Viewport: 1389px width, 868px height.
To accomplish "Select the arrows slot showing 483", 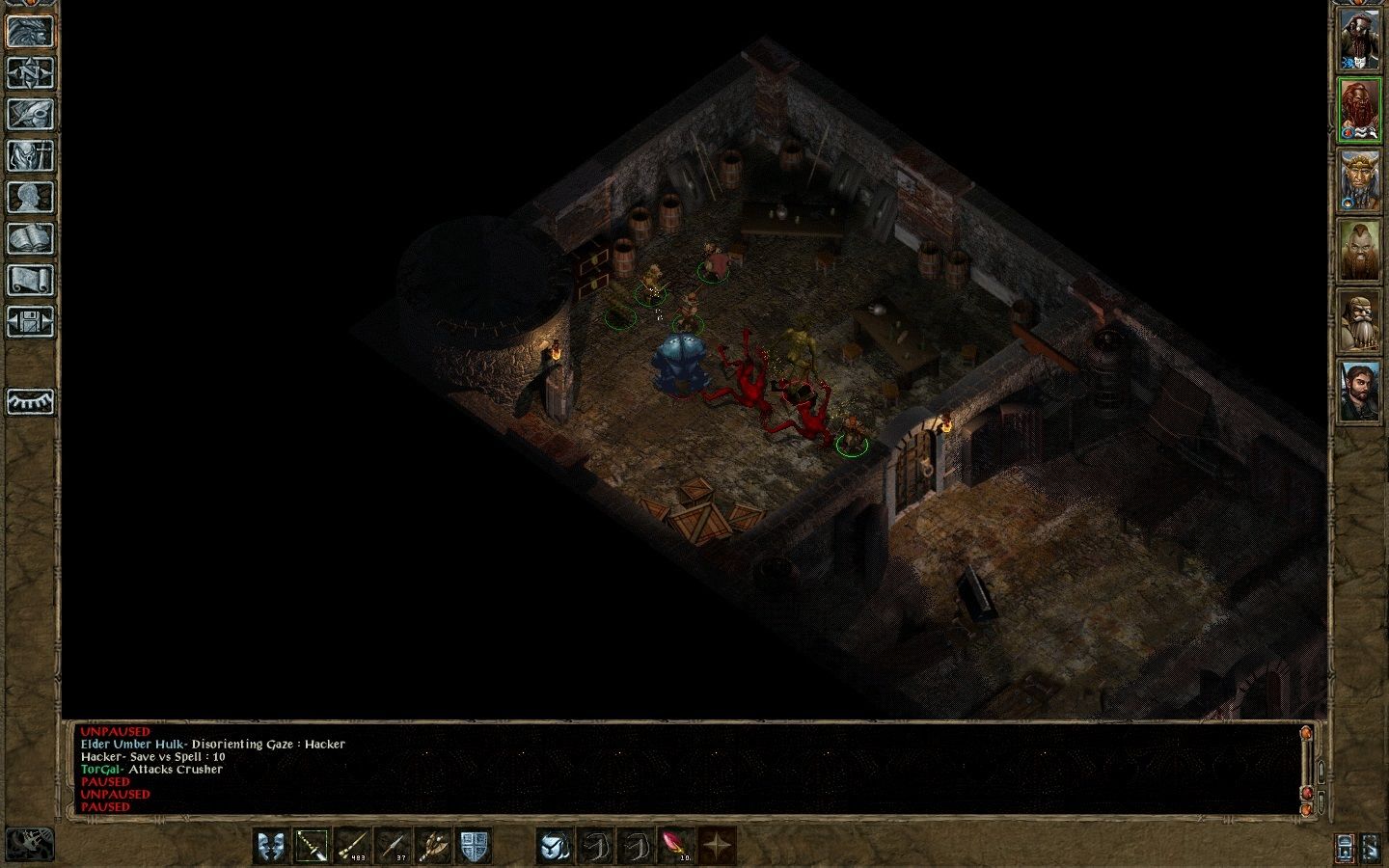I will pos(353,846).
